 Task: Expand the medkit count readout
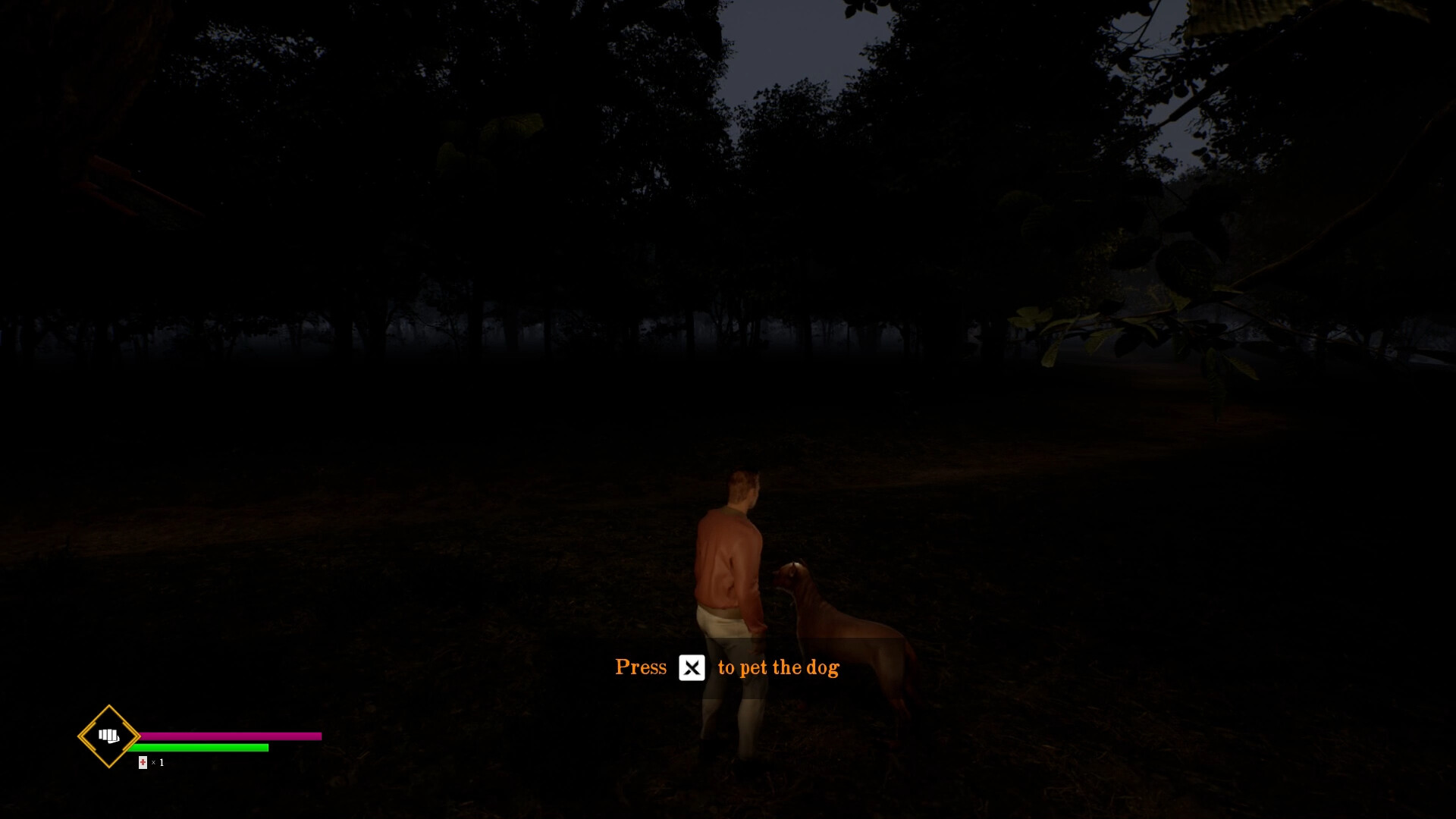150,762
